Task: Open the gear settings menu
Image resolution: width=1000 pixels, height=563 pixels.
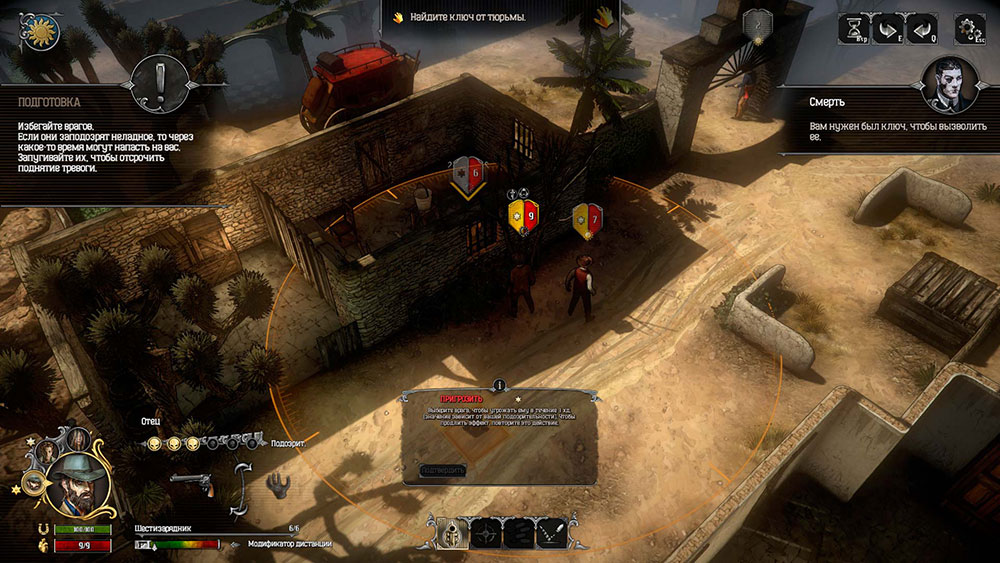Action: point(968,30)
